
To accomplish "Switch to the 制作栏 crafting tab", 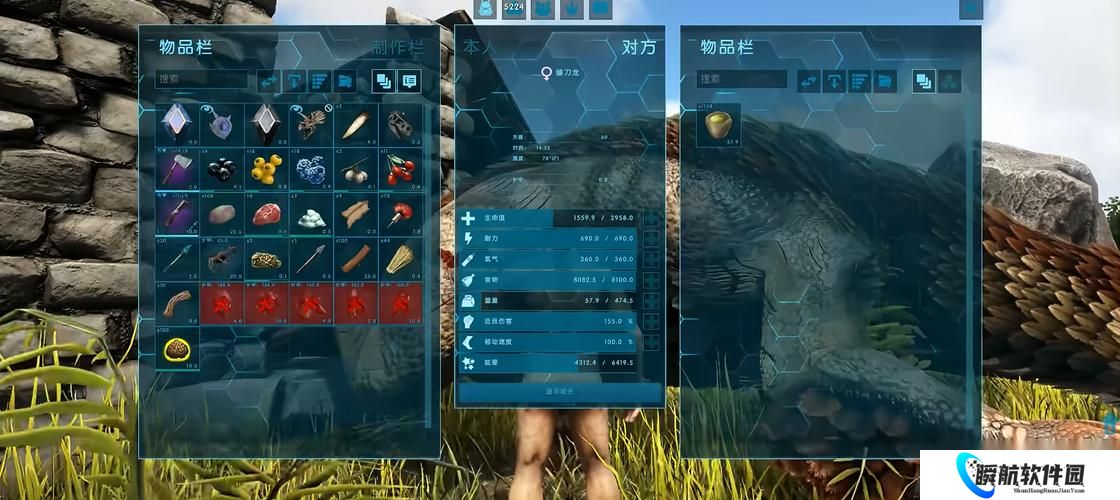I will click(397, 48).
